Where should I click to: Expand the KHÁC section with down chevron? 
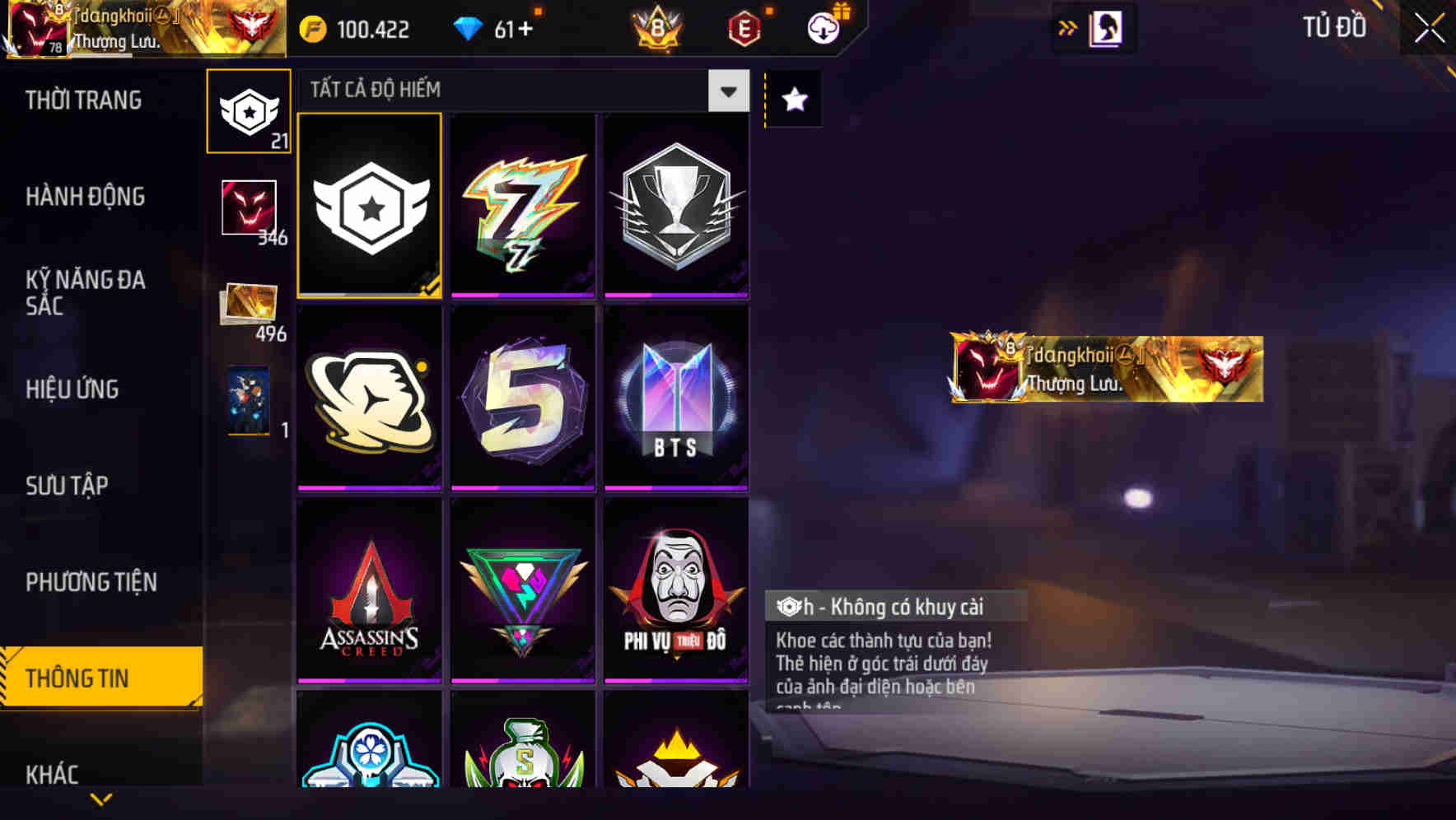click(100, 797)
